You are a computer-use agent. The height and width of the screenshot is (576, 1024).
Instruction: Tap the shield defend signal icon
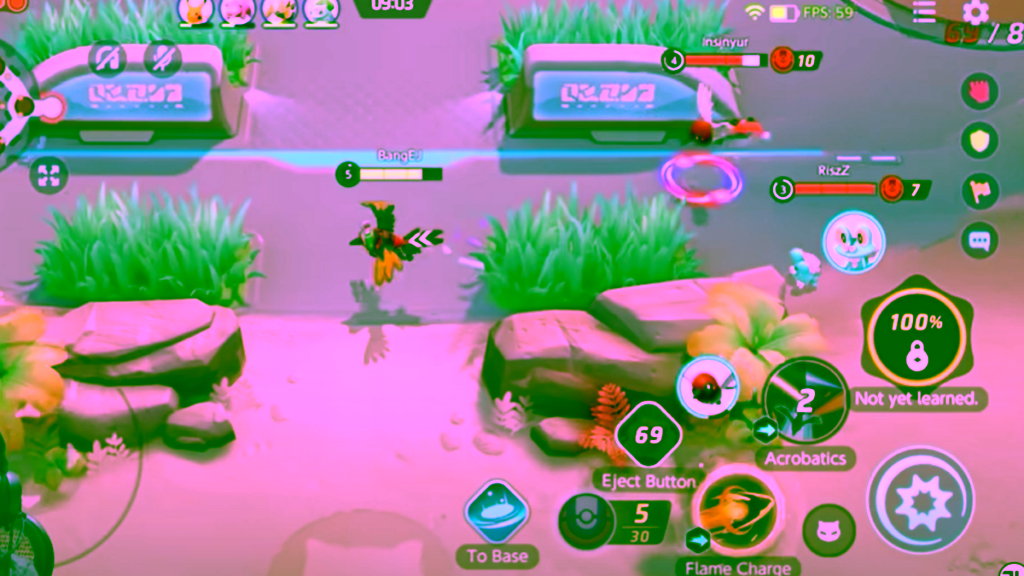(979, 140)
